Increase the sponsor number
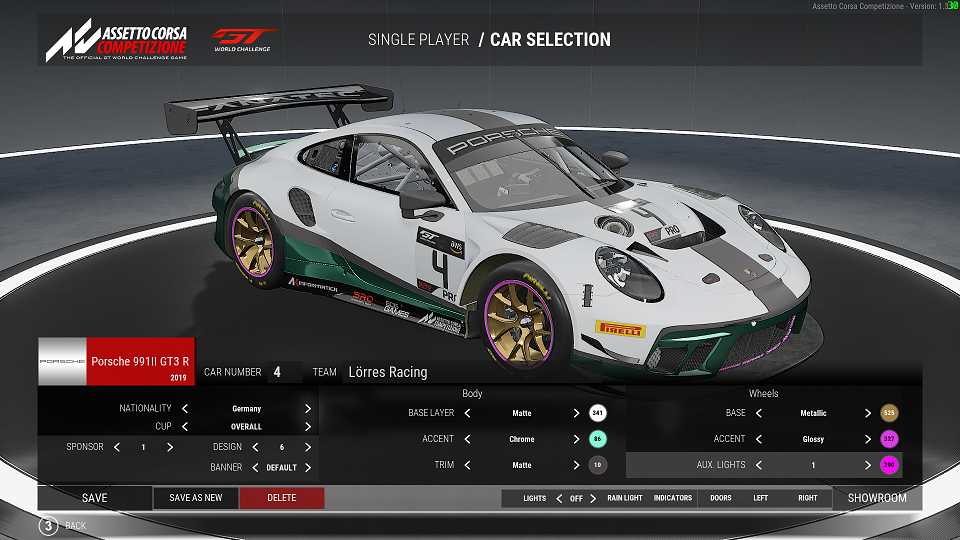The image size is (960, 540). 170,447
